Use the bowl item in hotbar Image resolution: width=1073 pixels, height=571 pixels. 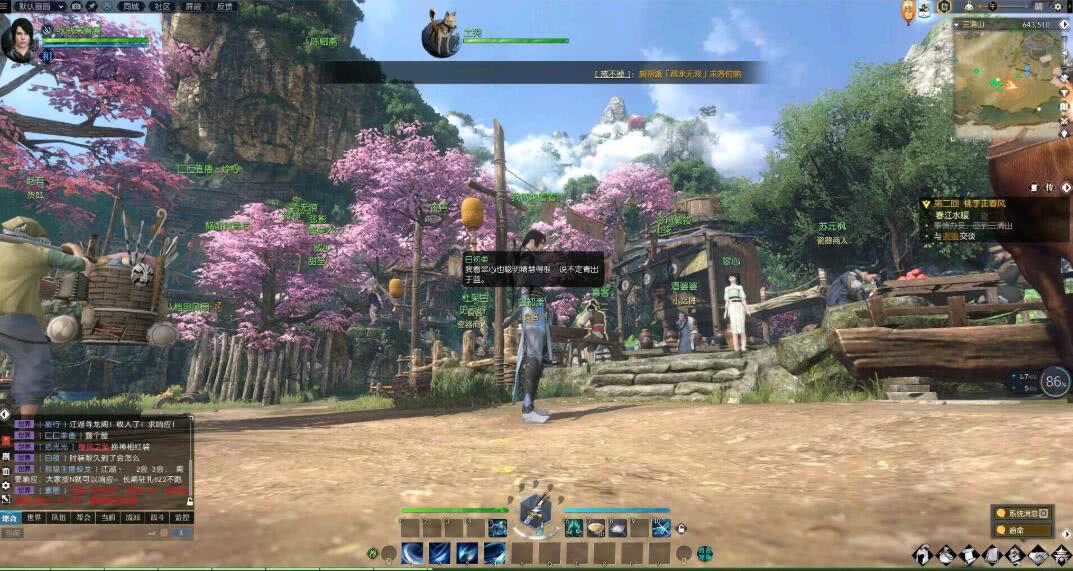point(596,527)
